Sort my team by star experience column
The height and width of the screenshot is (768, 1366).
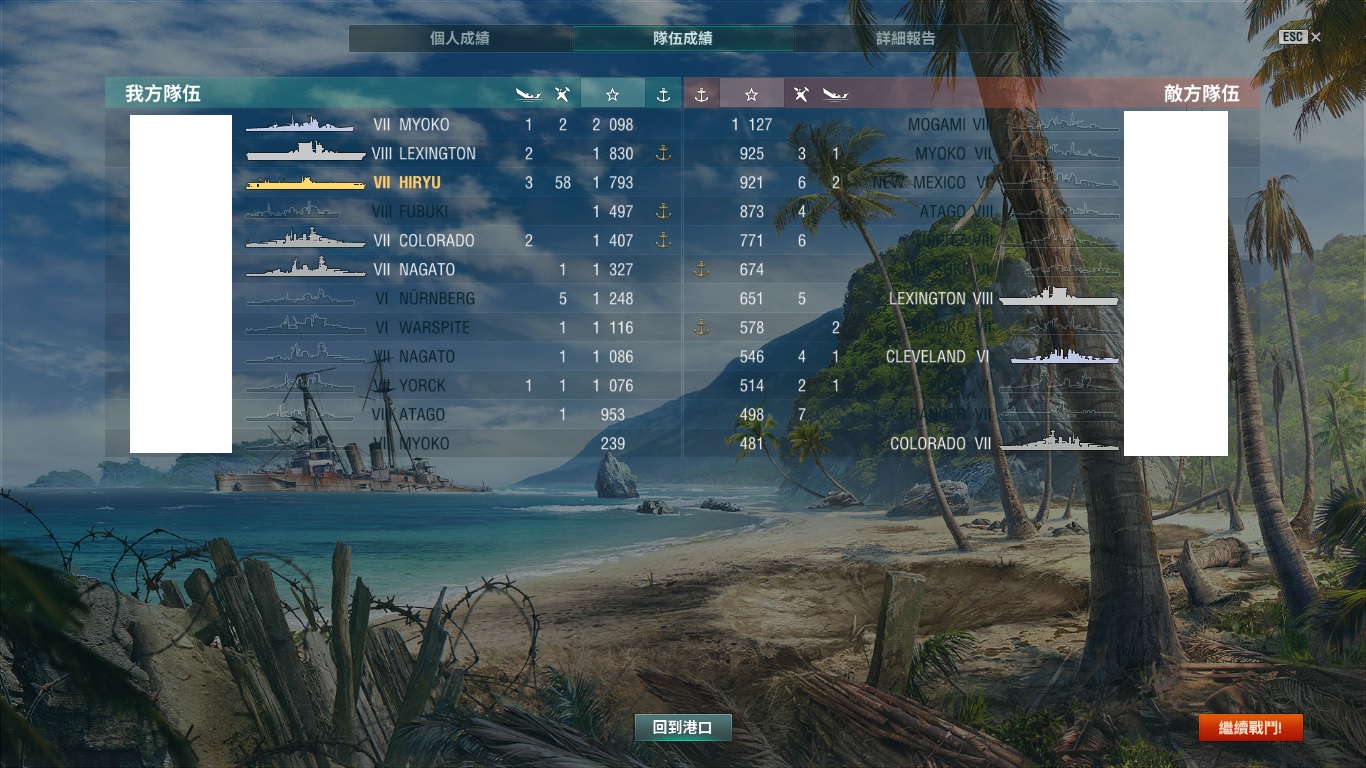point(612,94)
